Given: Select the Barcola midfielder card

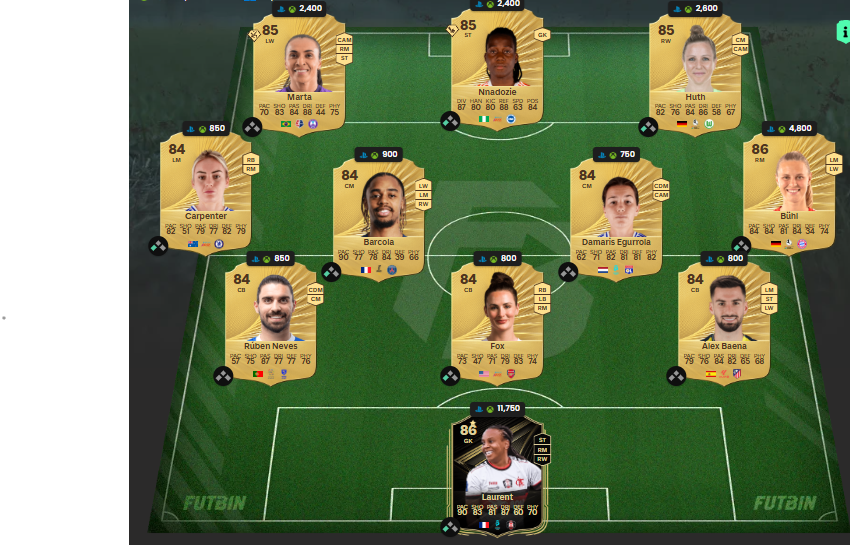Looking at the screenshot, I should pos(379,215).
